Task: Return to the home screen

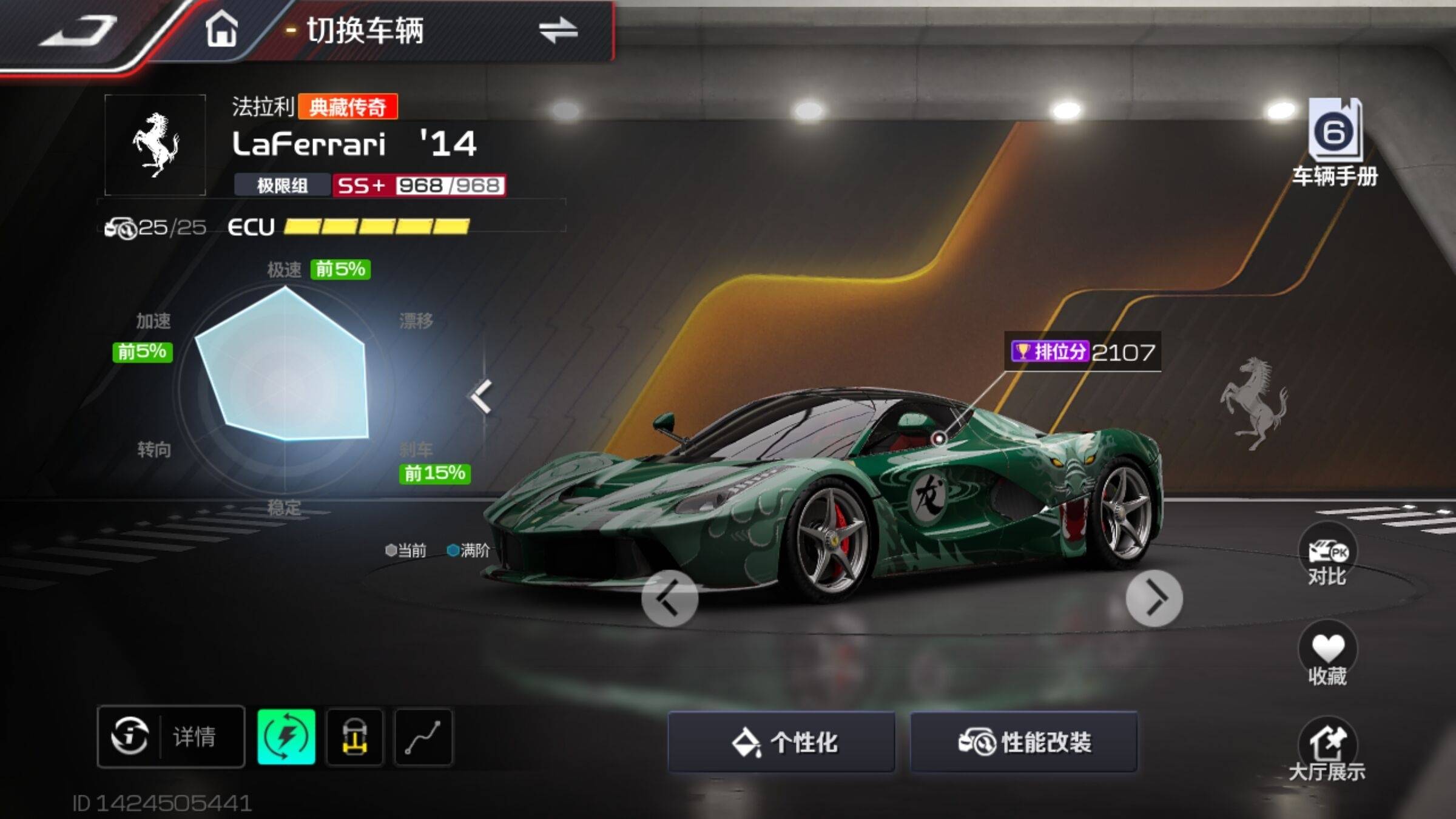Action: 221,30
